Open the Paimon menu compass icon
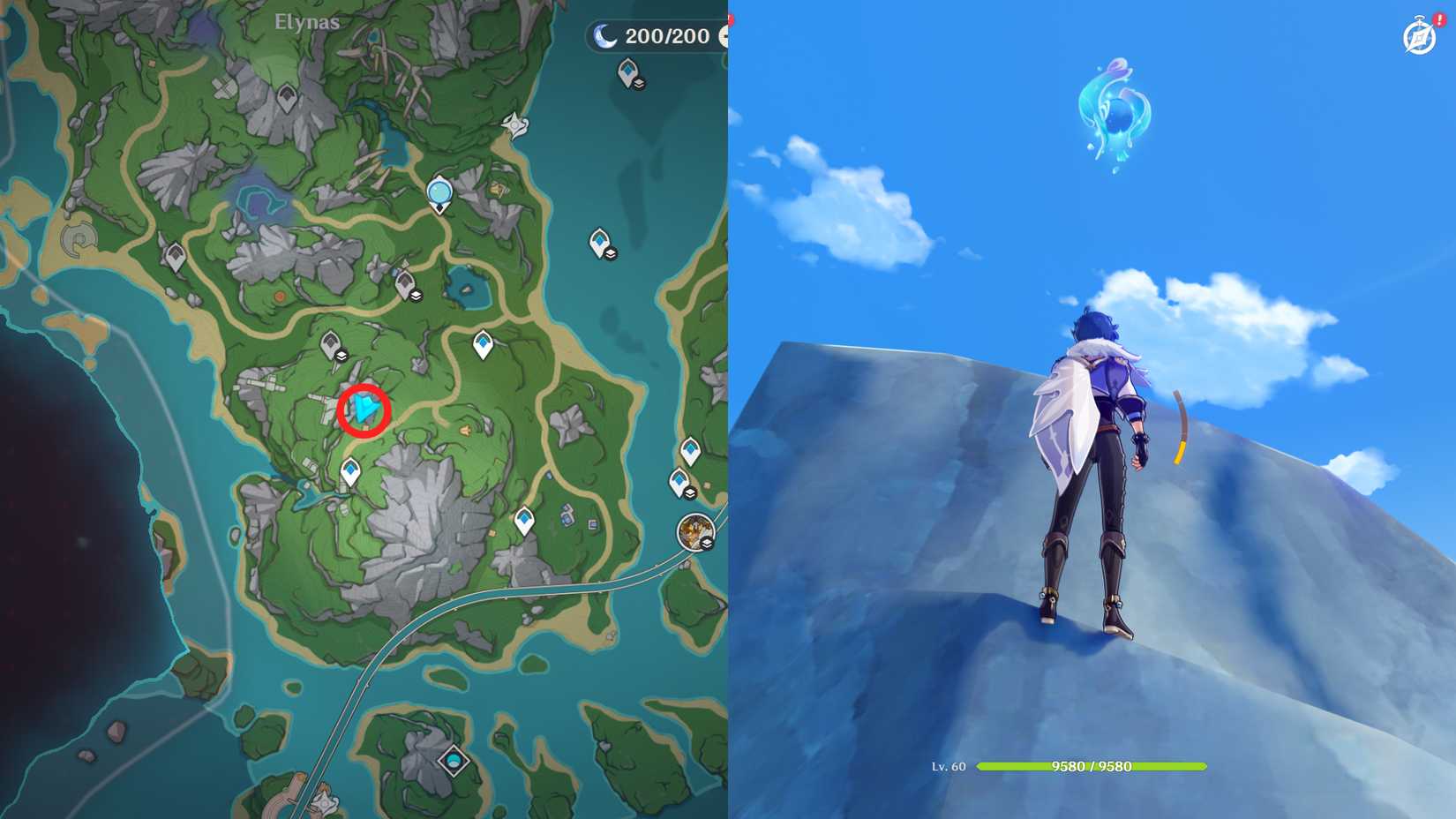 coord(1419,37)
